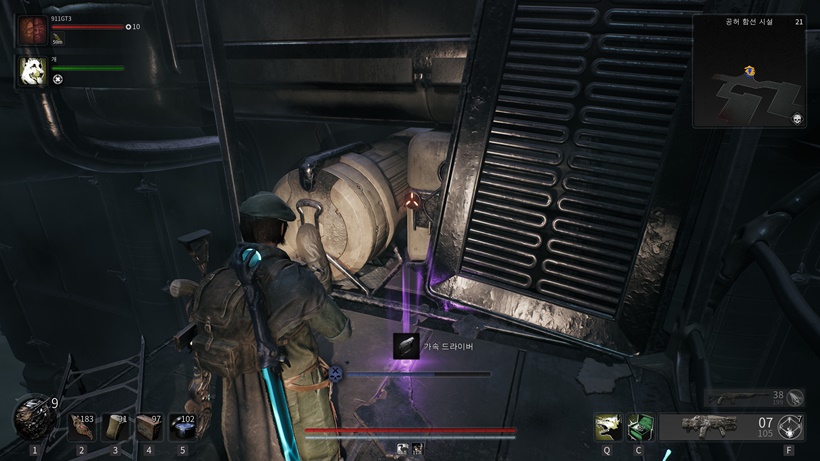Click the secondary weapon's arrowhead mod icon
This screenshot has height=461, width=820.
pos(794,397)
